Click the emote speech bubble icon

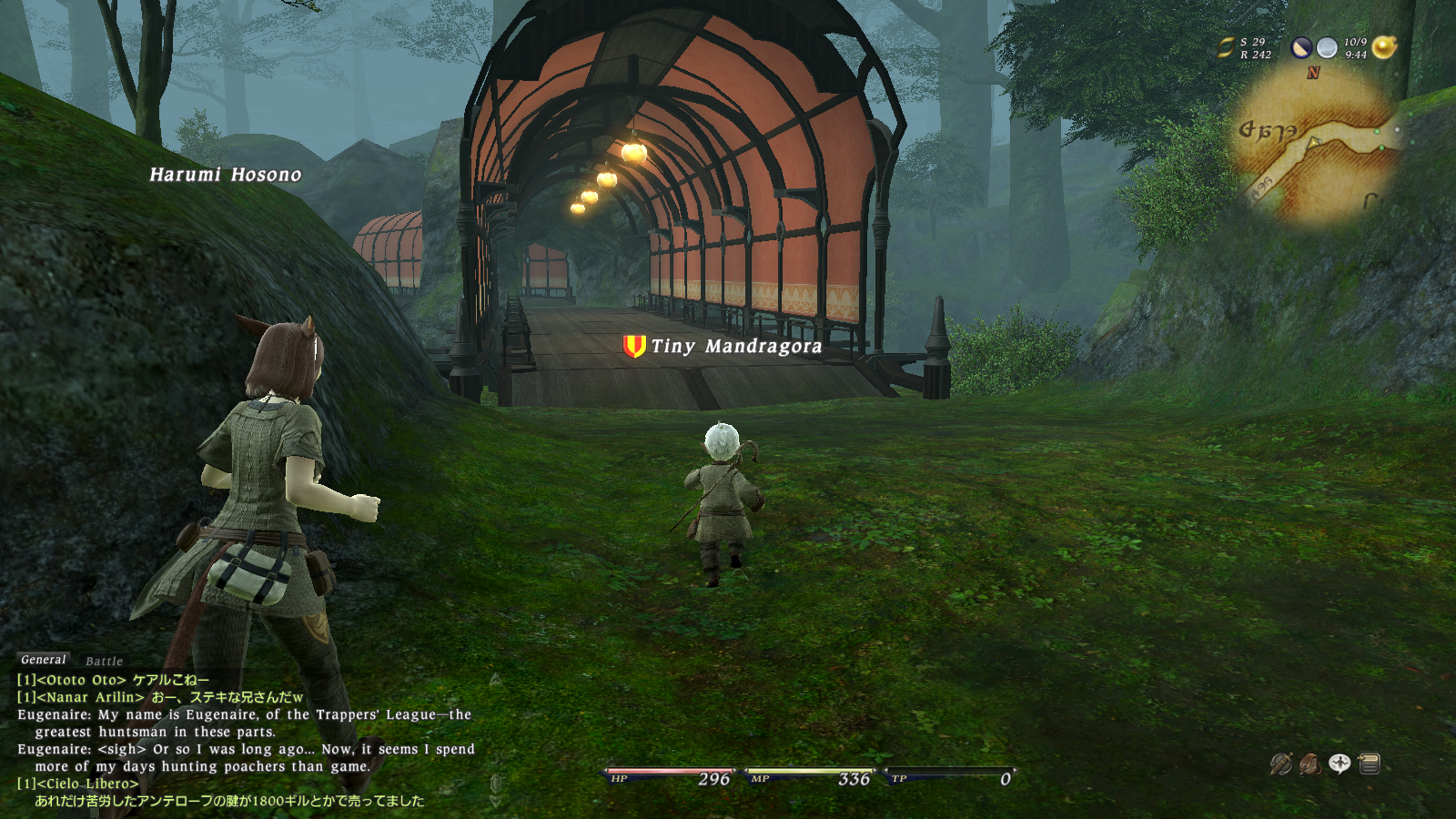coord(1340,763)
